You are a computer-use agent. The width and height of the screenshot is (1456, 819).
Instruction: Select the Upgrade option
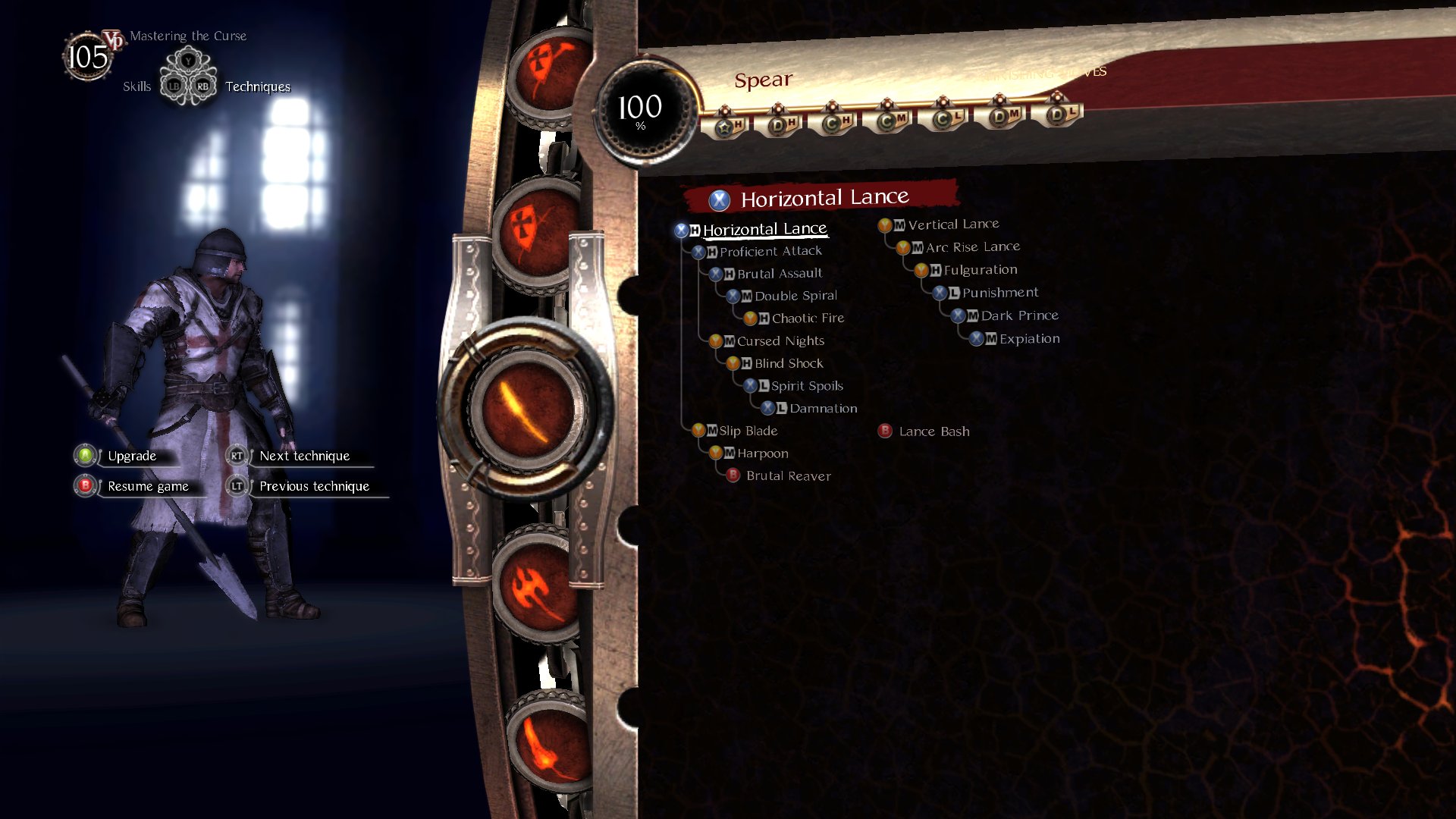point(131,456)
